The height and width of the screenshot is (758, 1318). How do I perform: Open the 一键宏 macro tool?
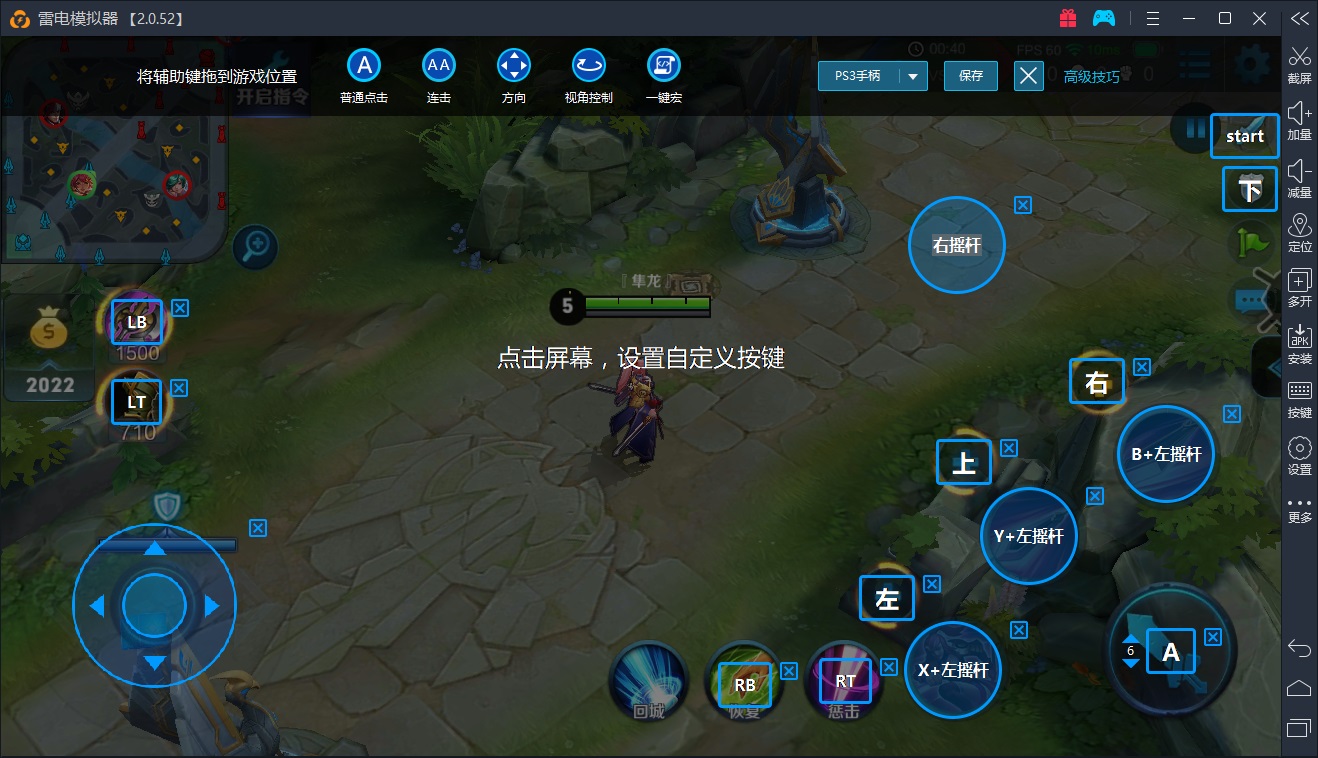tap(663, 63)
